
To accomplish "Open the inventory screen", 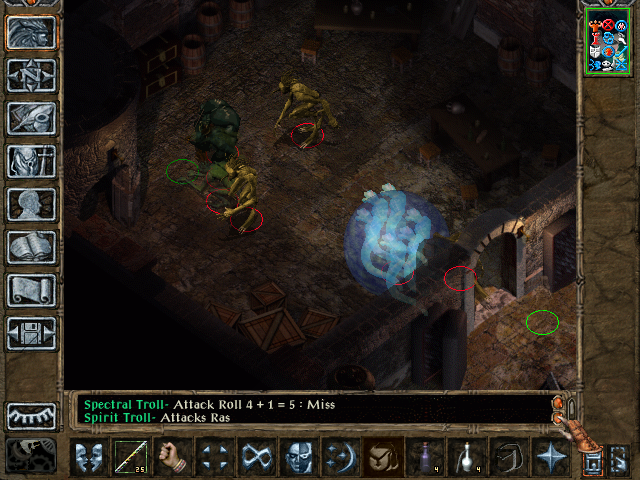I will [31, 161].
